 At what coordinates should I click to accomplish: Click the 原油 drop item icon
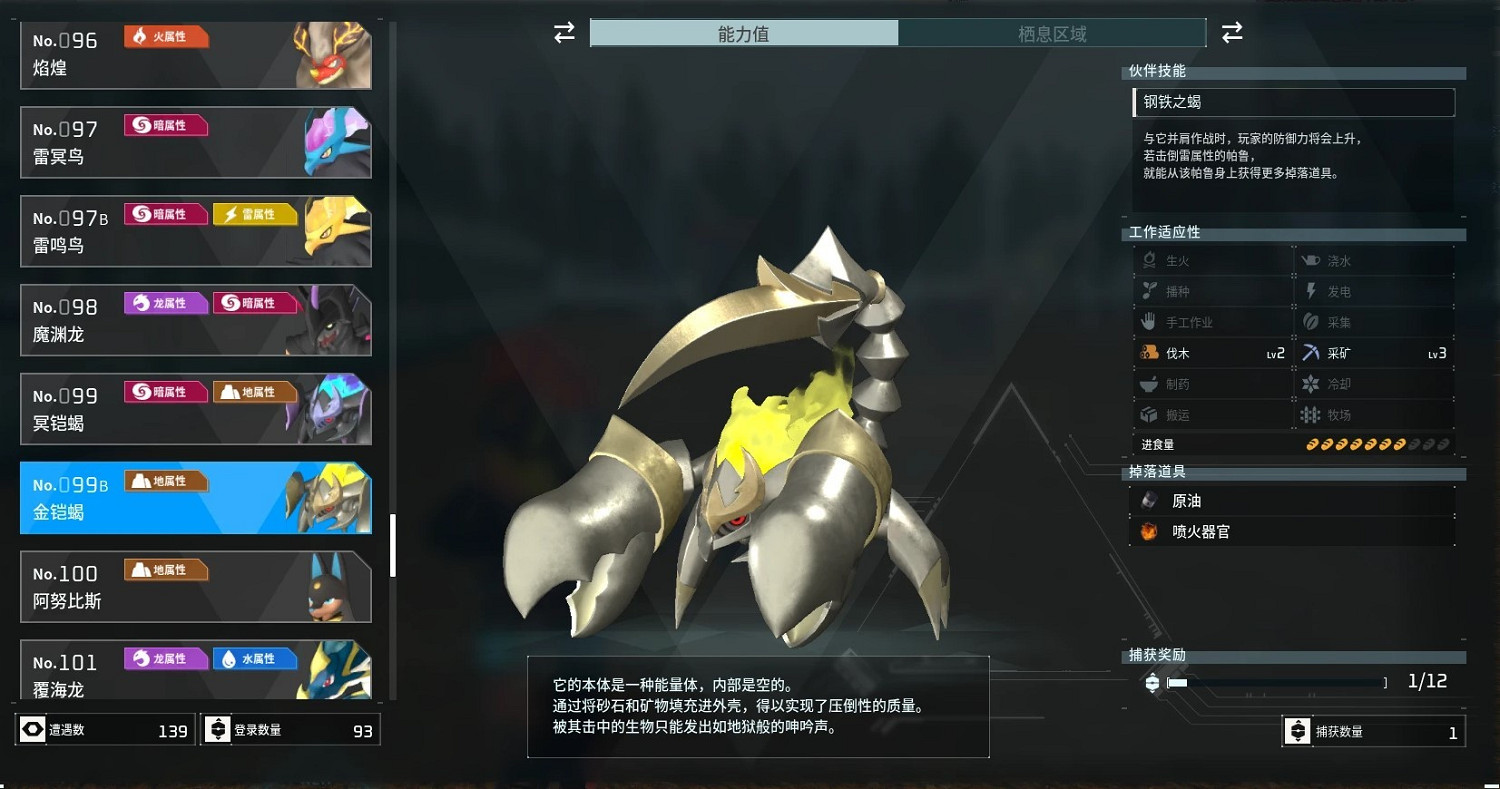click(1150, 500)
